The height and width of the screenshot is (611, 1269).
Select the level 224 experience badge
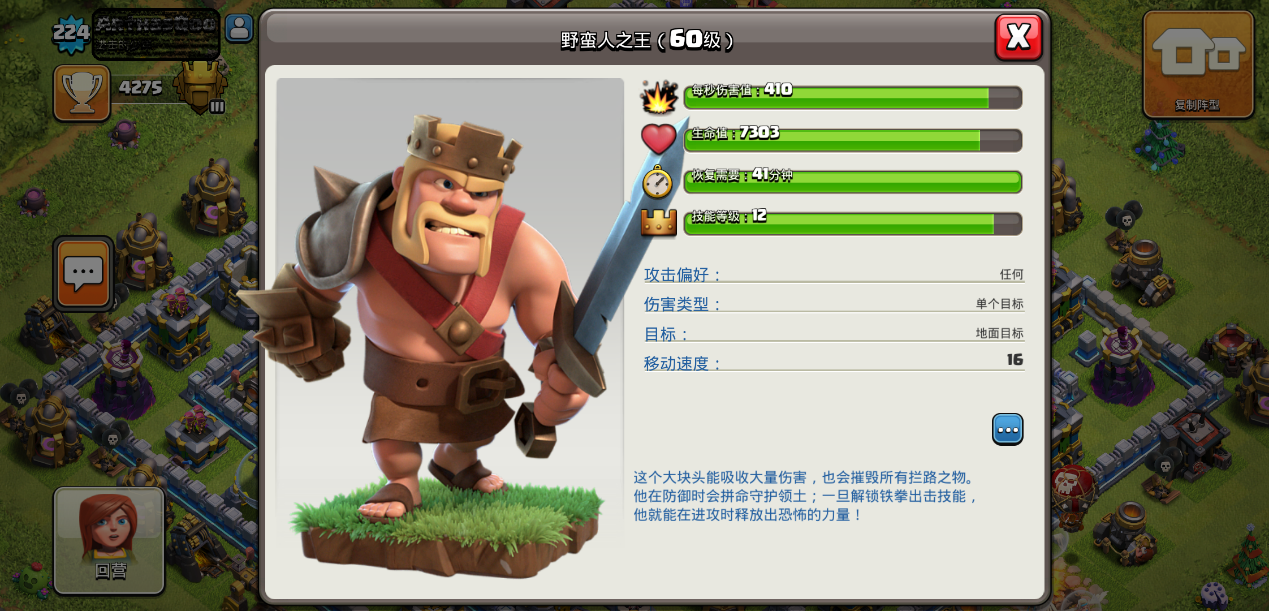pyautogui.click(x=71, y=35)
